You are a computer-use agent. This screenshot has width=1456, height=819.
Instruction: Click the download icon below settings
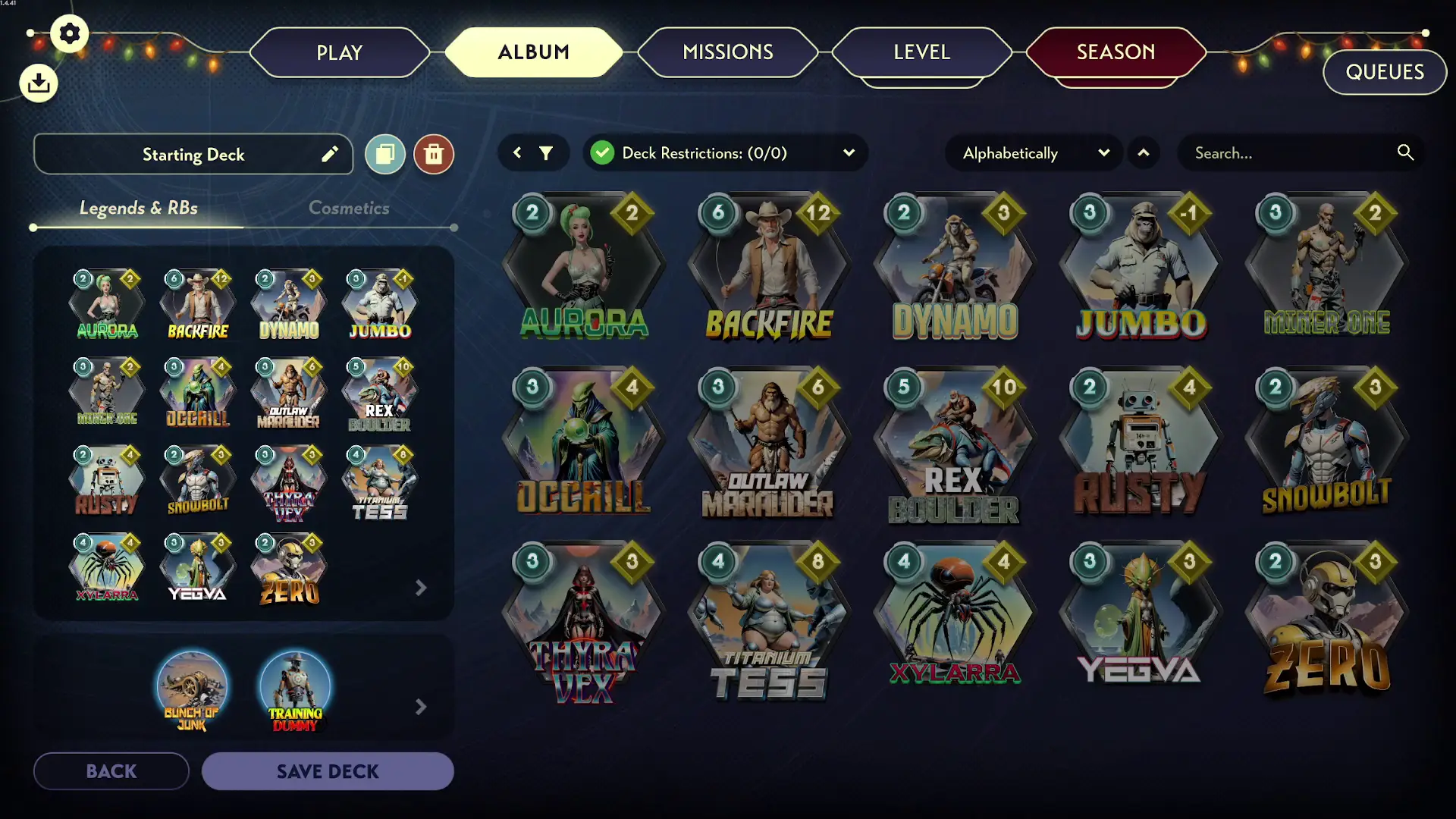(x=38, y=83)
